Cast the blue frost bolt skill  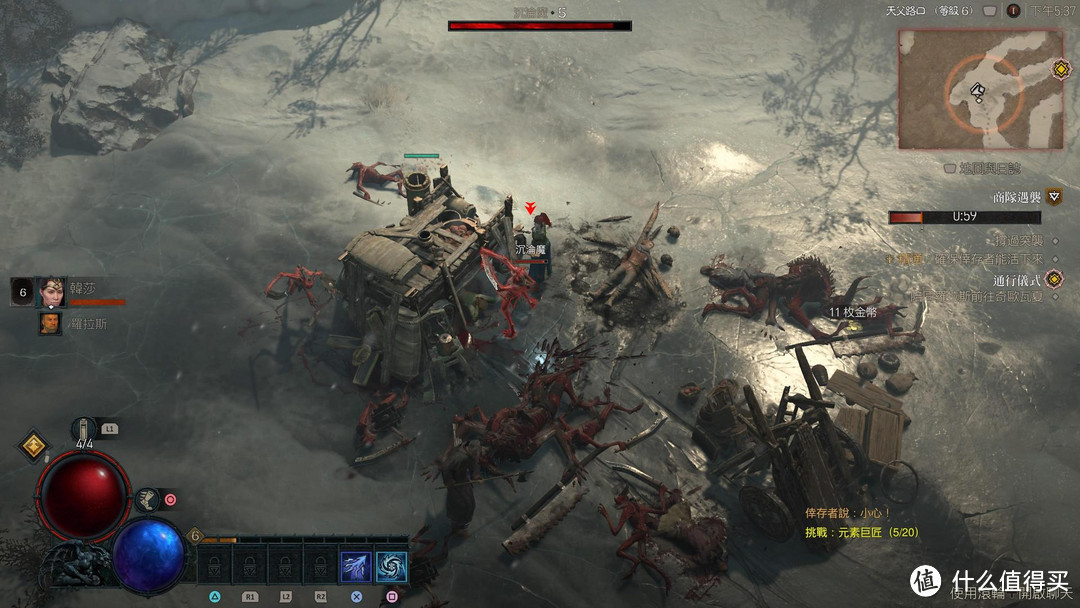coord(355,567)
